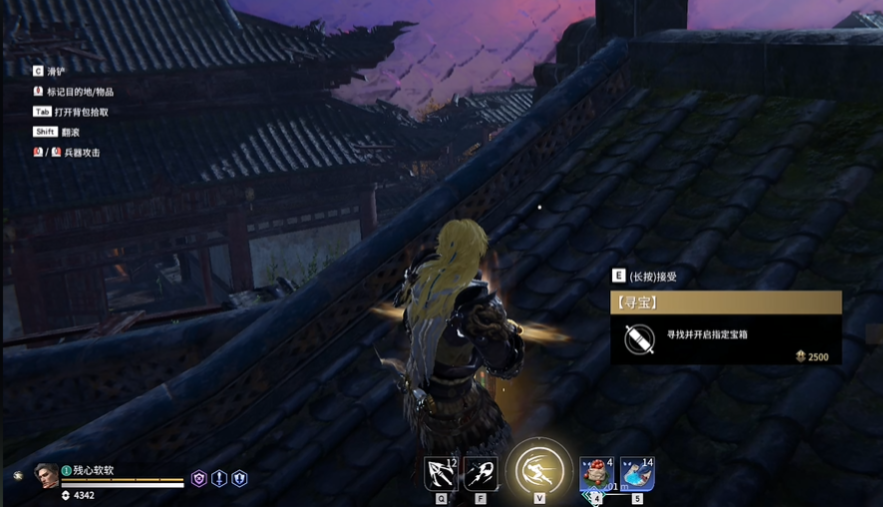Click the player portrait of 残心软软

coord(46,476)
